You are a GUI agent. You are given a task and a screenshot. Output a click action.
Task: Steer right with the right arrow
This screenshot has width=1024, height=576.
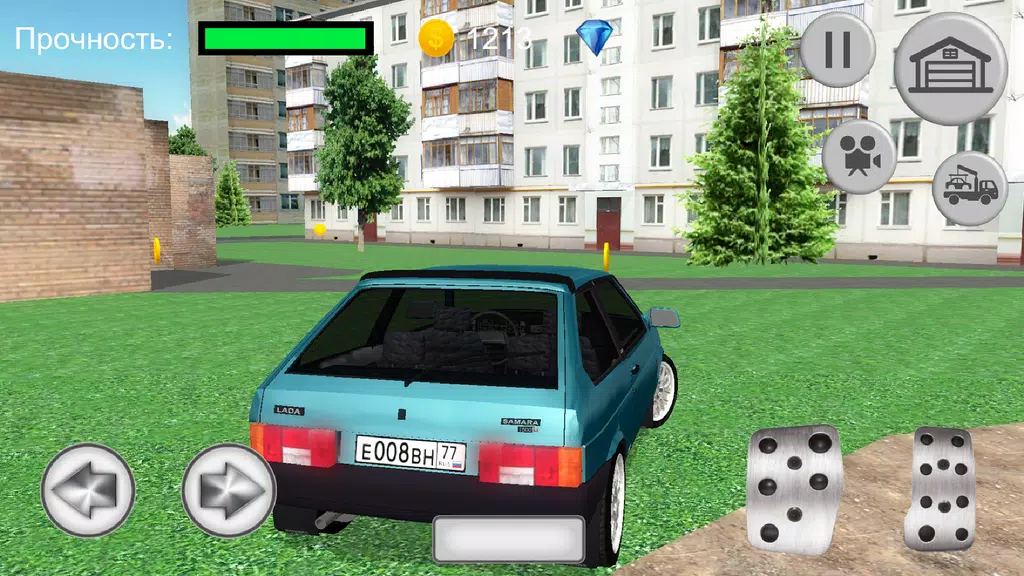228,490
